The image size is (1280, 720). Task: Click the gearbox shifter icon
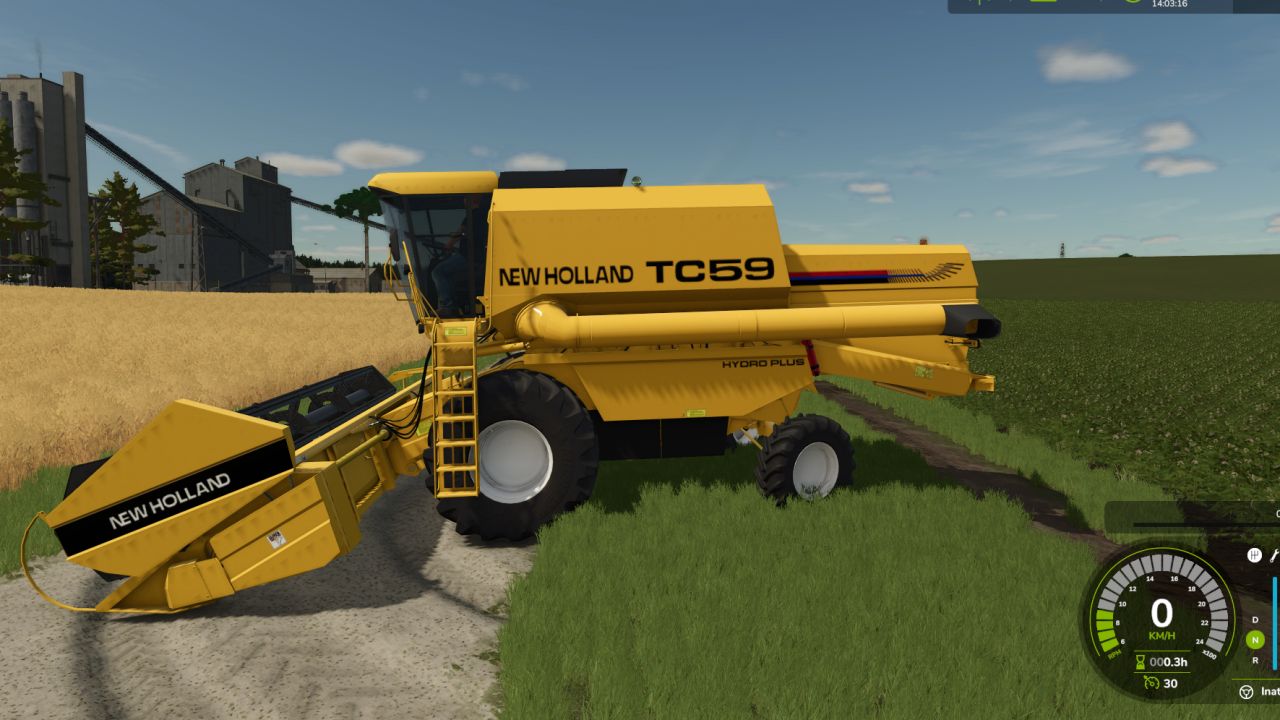point(1254,555)
